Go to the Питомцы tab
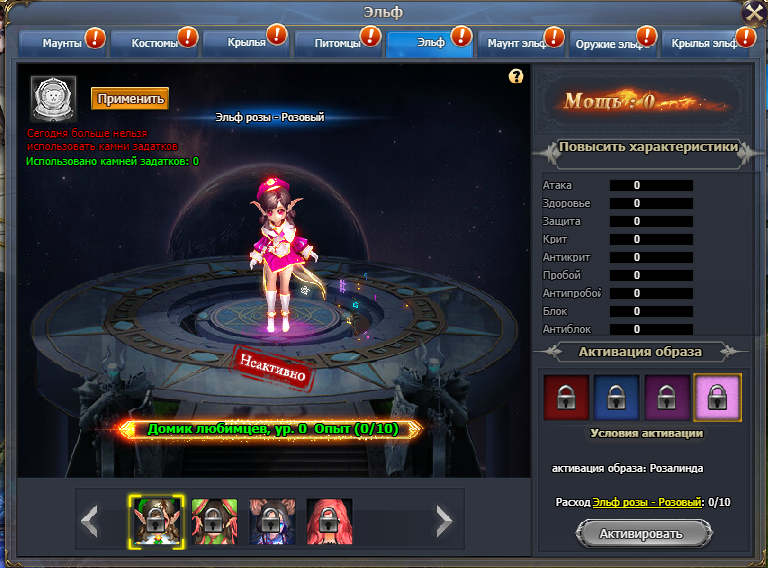The width and height of the screenshot is (768, 568). [x=337, y=43]
